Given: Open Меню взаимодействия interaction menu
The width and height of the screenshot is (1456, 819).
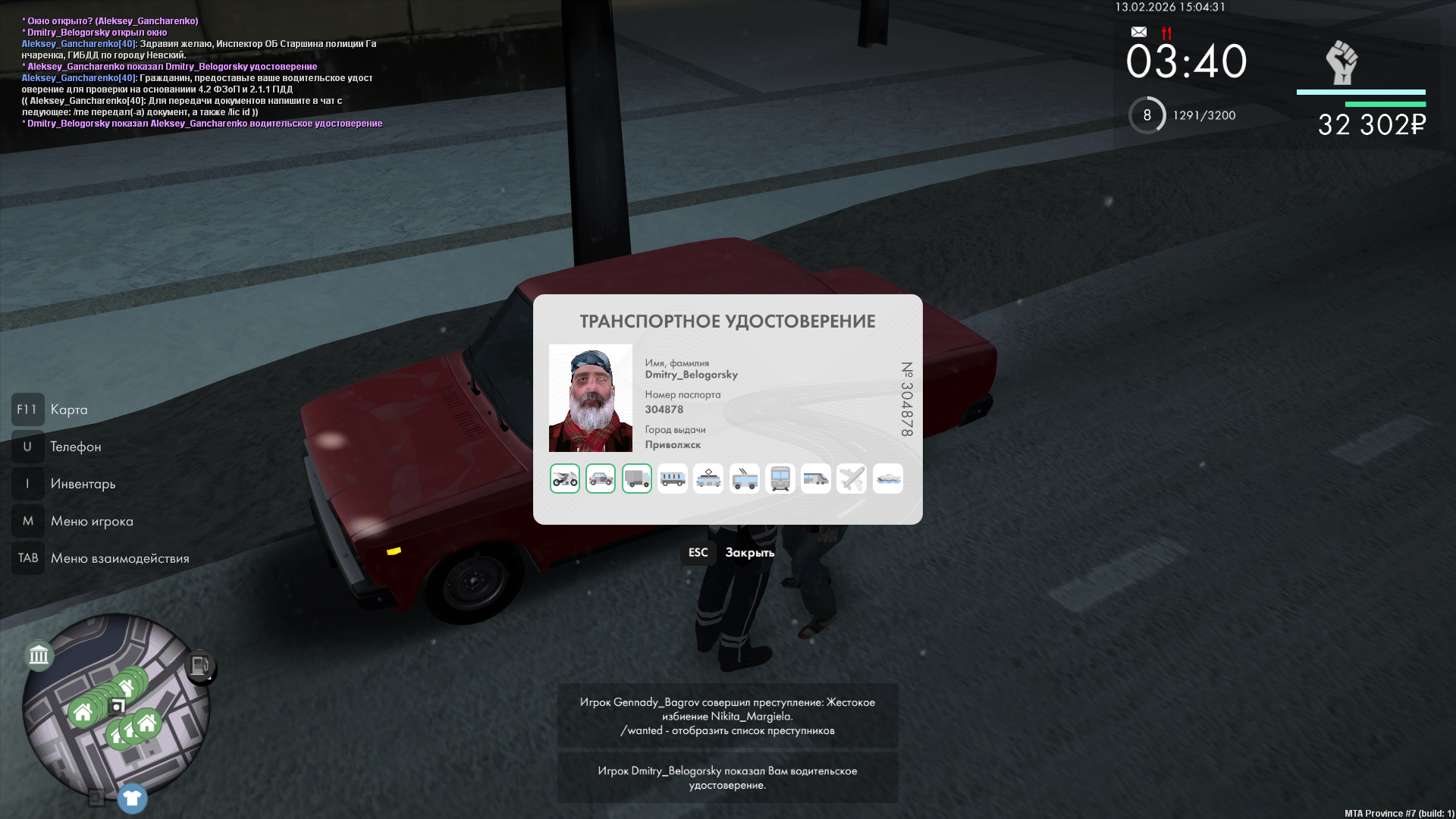Looking at the screenshot, I should click(x=119, y=558).
